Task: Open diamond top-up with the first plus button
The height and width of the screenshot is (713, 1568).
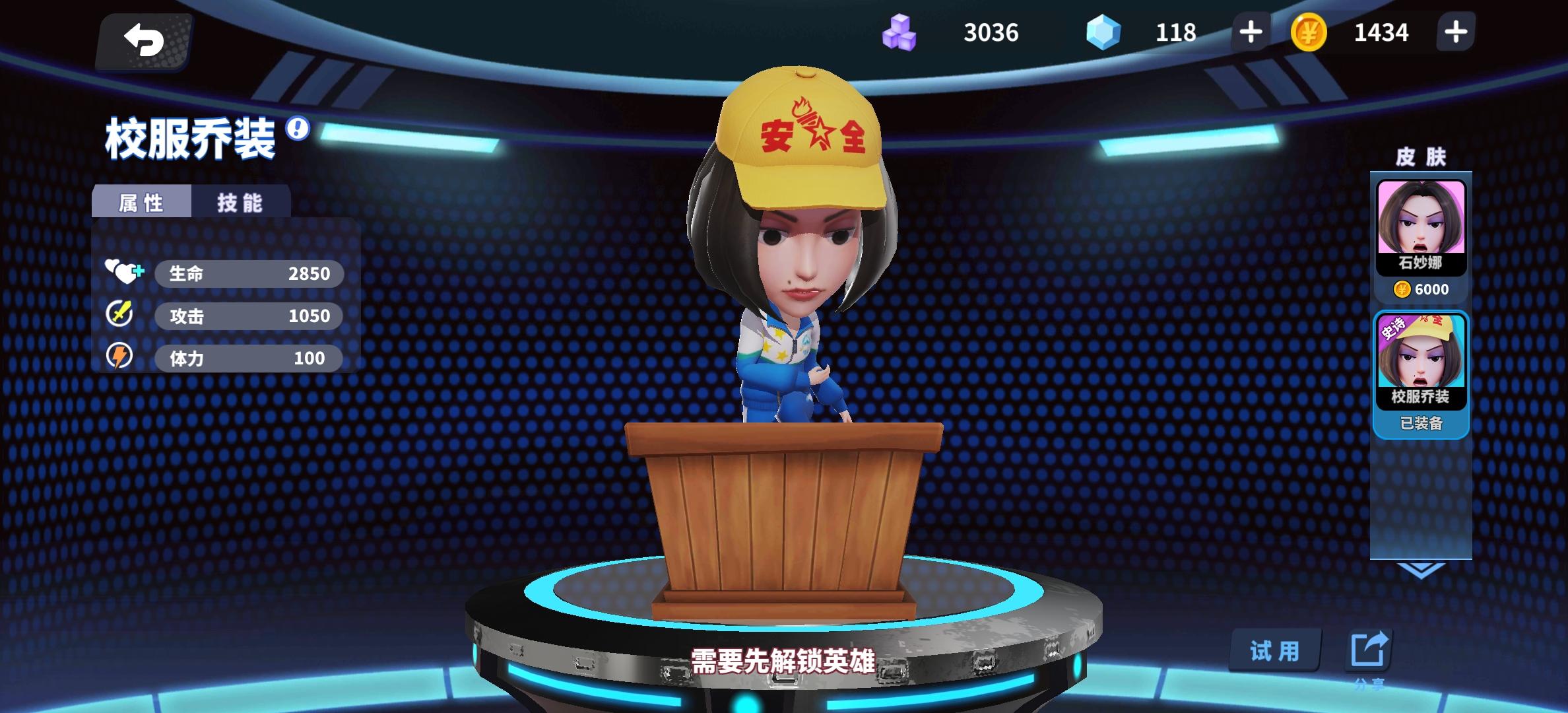Action: [x=1249, y=32]
